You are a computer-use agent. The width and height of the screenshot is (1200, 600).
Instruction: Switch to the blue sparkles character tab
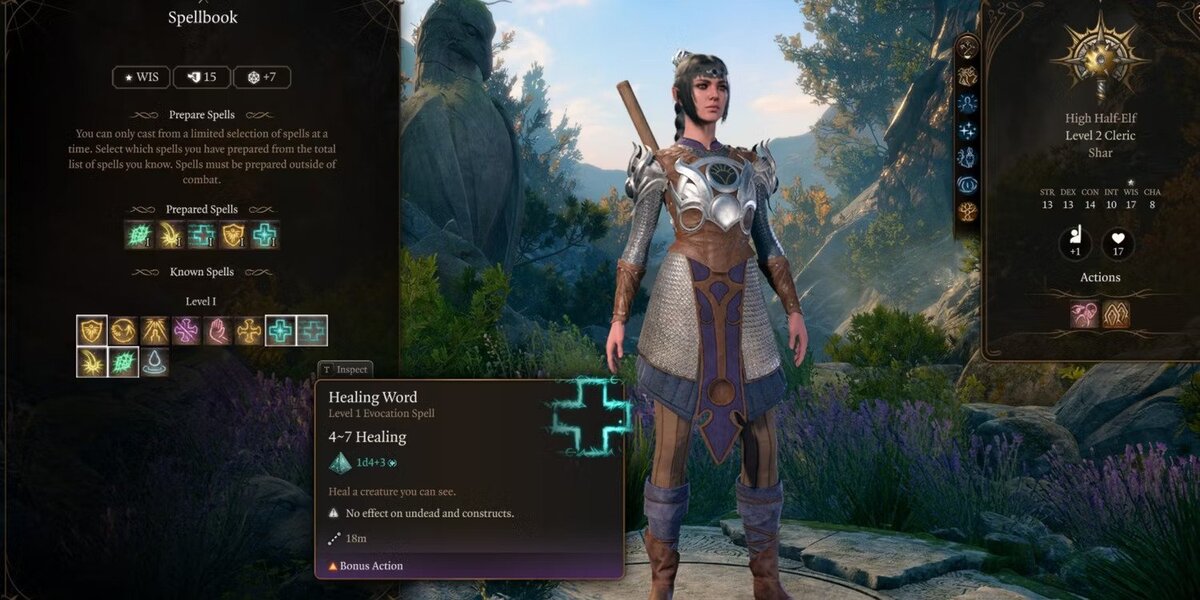pos(968,130)
